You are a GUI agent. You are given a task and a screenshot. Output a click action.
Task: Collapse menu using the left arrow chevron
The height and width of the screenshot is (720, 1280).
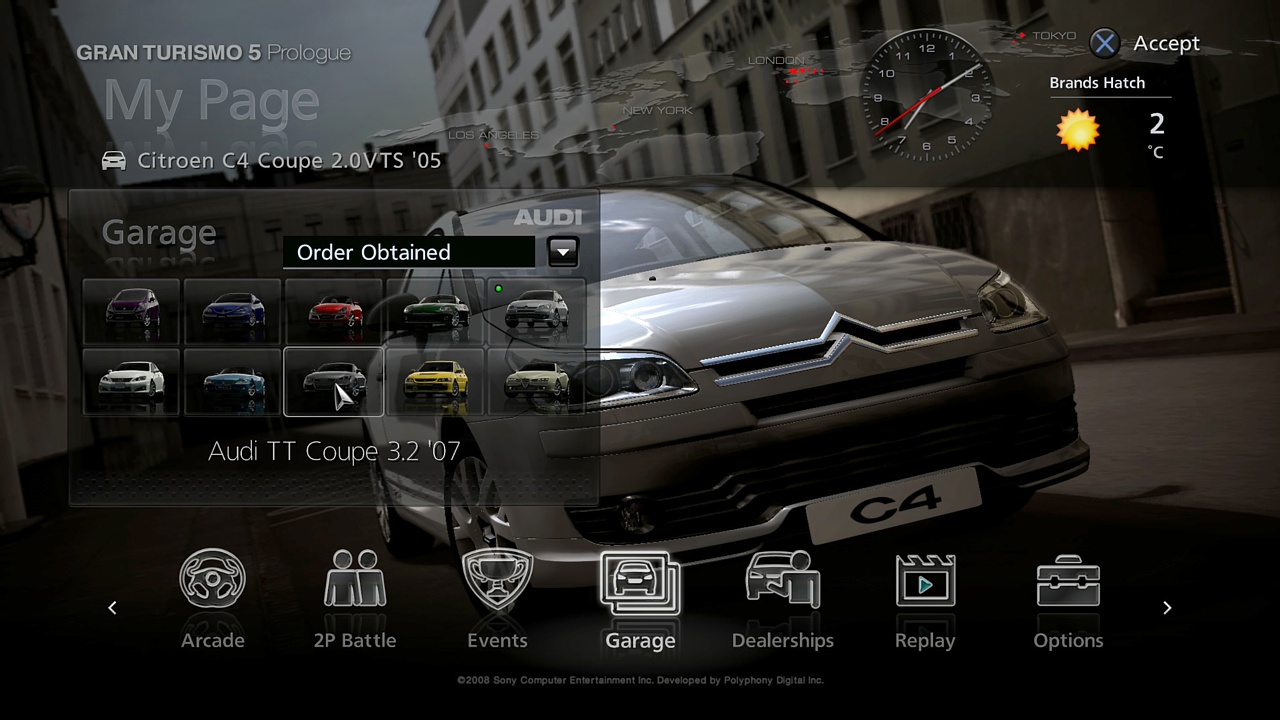pyautogui.click(x=112, y=607)
